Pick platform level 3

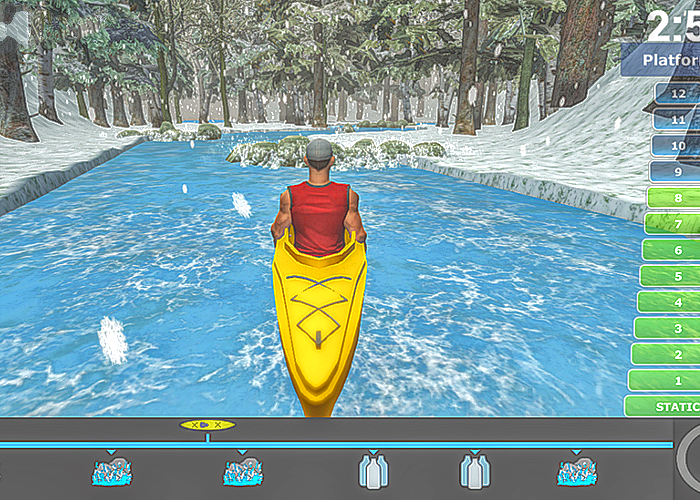pyautogui.click(x=667, y=328)
